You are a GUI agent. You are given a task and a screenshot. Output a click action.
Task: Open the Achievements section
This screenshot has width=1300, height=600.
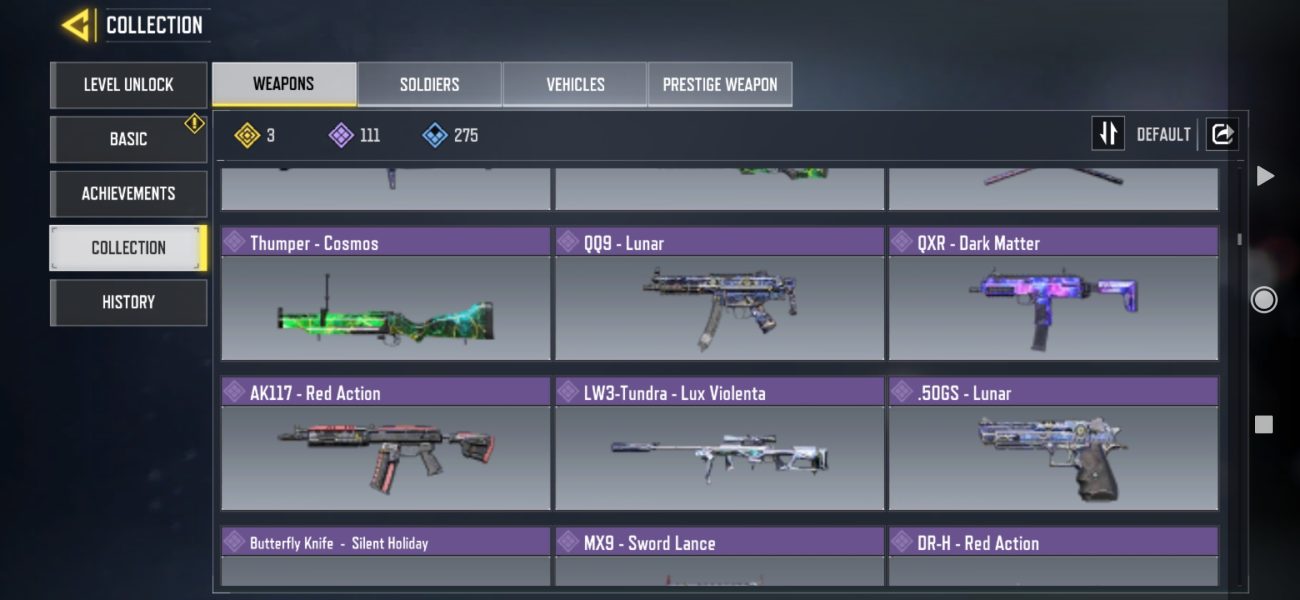coord(128,193)
